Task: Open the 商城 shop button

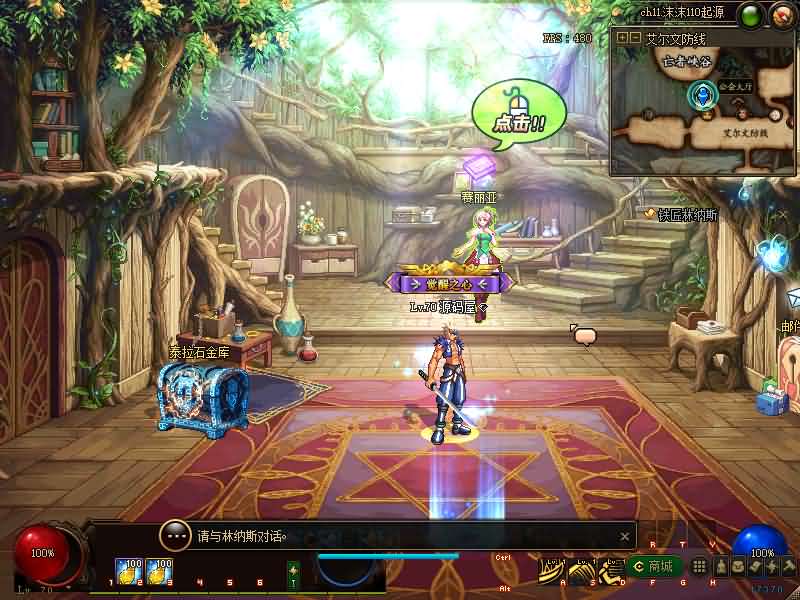Action: click(655, 567)
